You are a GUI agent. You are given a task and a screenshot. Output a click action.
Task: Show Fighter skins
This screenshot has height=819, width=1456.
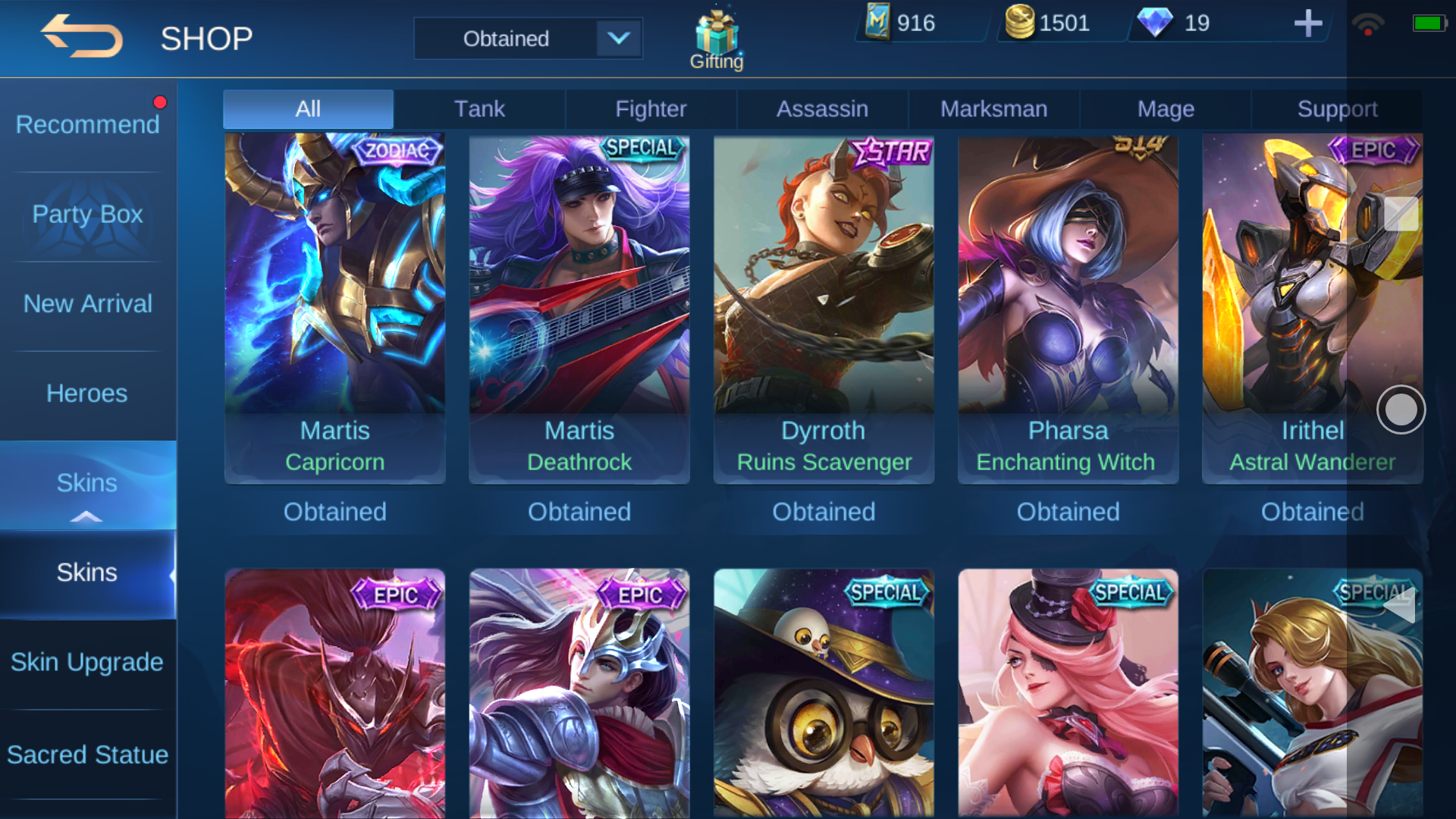point(651,109)
